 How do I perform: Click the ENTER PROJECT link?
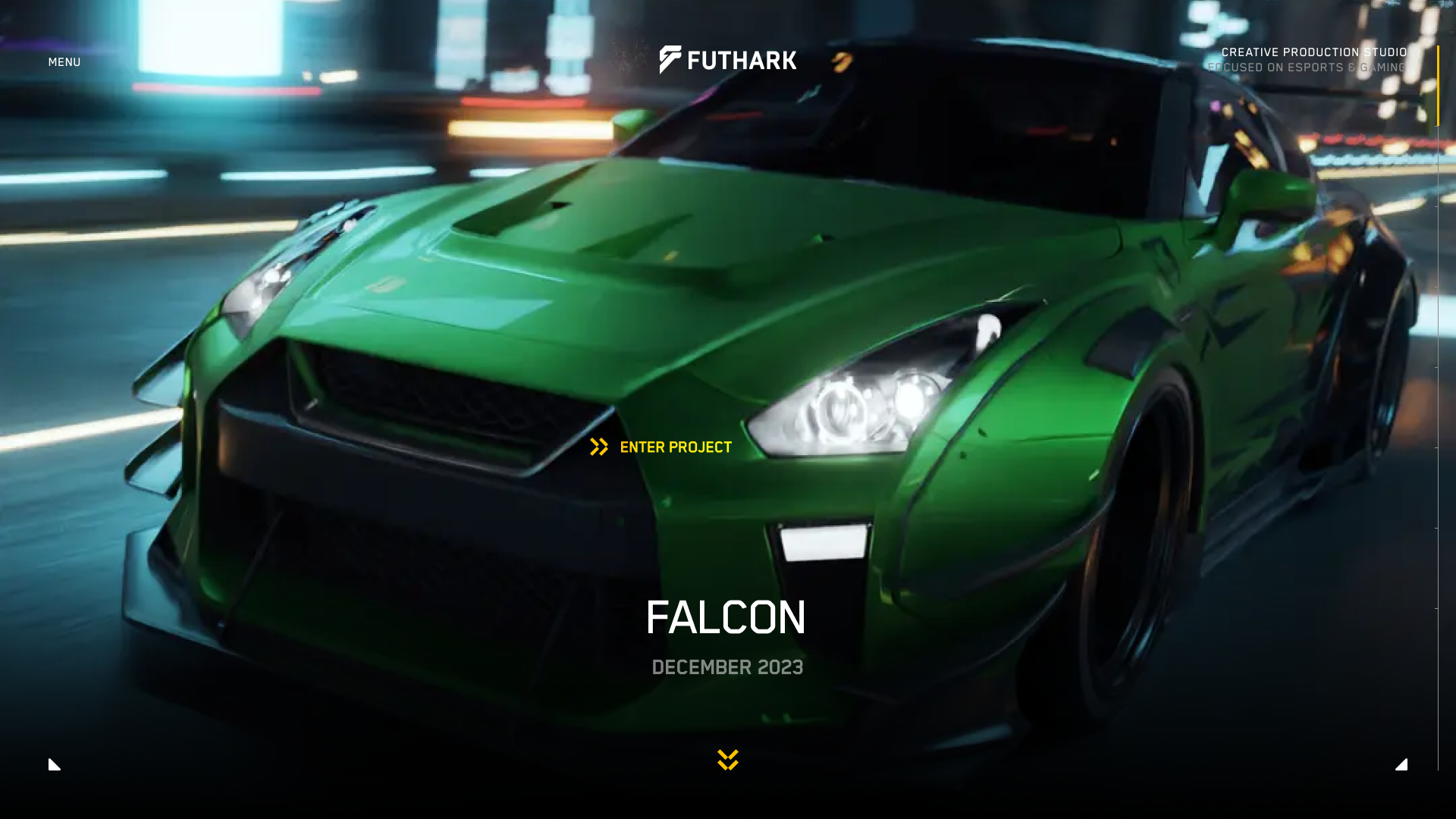675,447
